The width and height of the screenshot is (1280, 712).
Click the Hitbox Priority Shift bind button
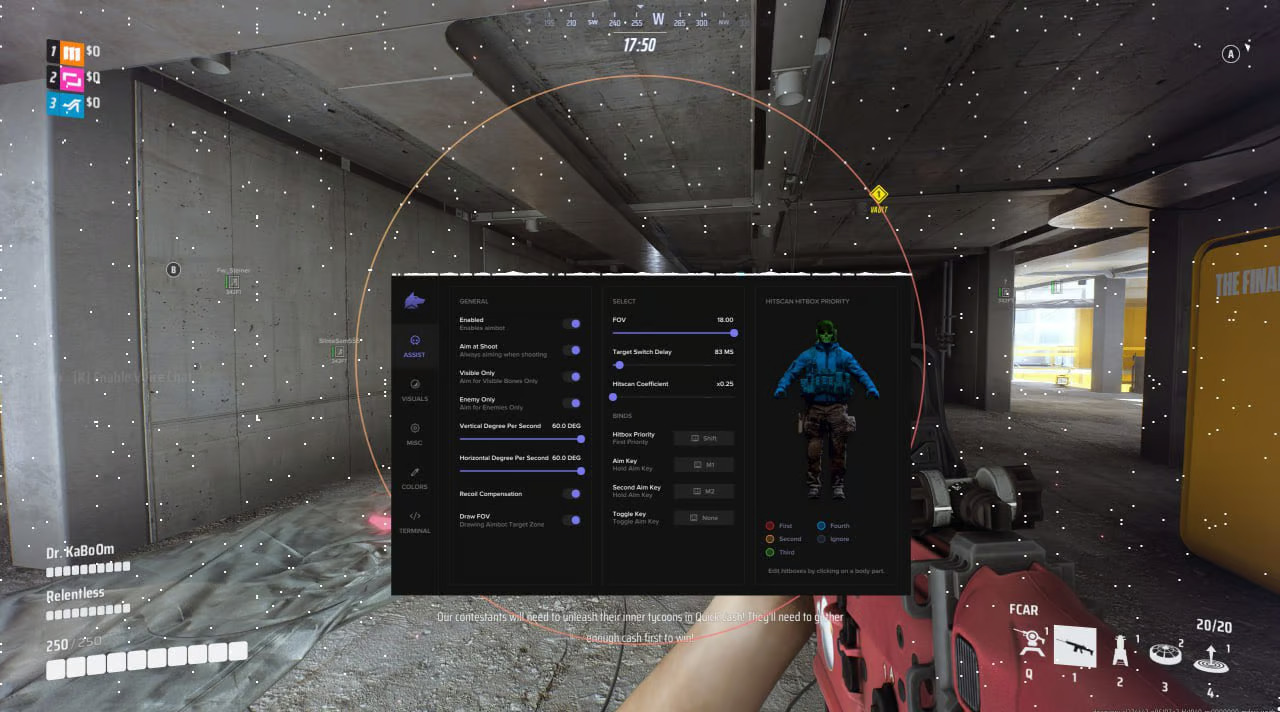704,438
